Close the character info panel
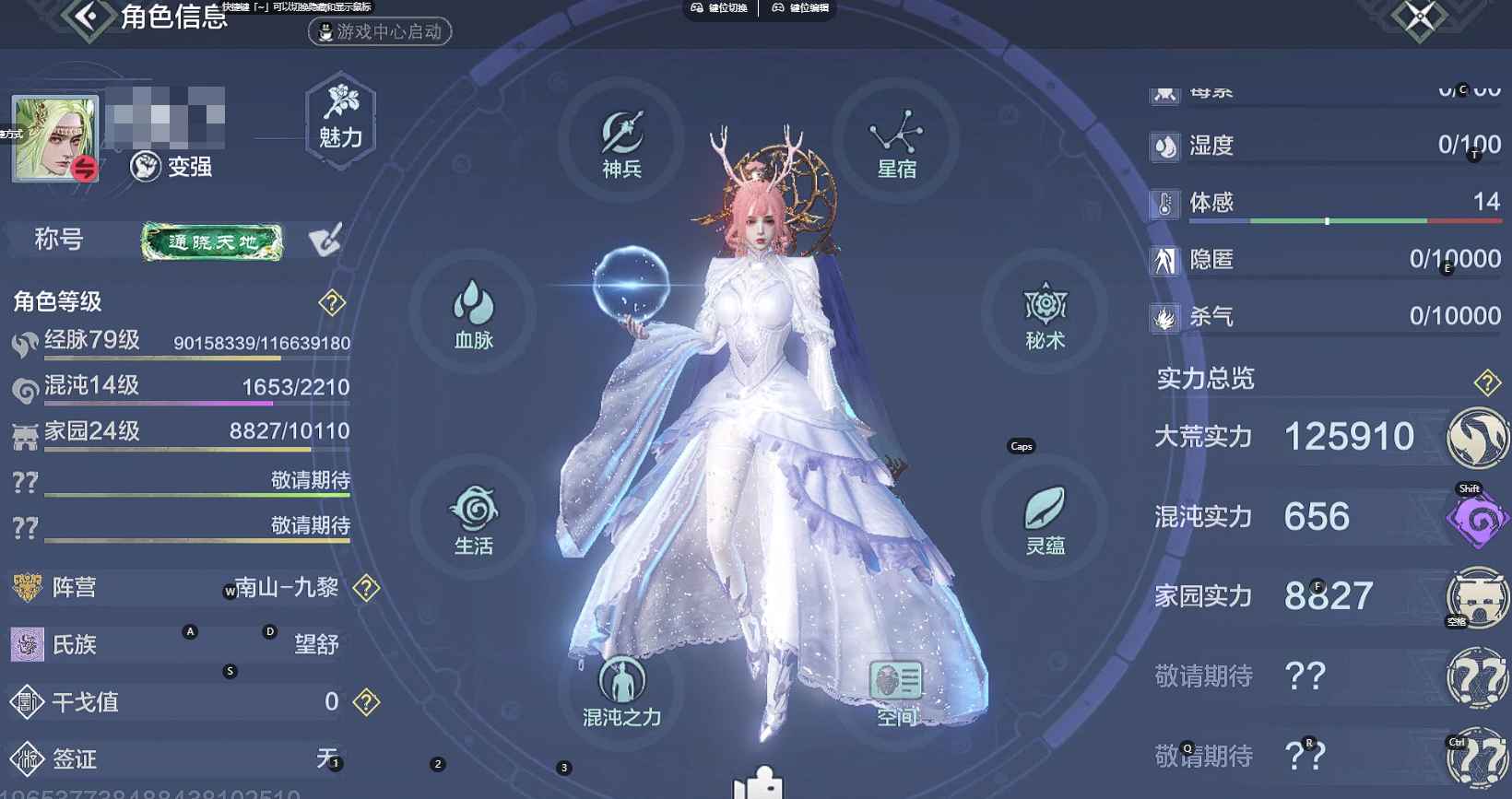Image resolution: width=1512 pixels, height=799 pixels. 1419,17
